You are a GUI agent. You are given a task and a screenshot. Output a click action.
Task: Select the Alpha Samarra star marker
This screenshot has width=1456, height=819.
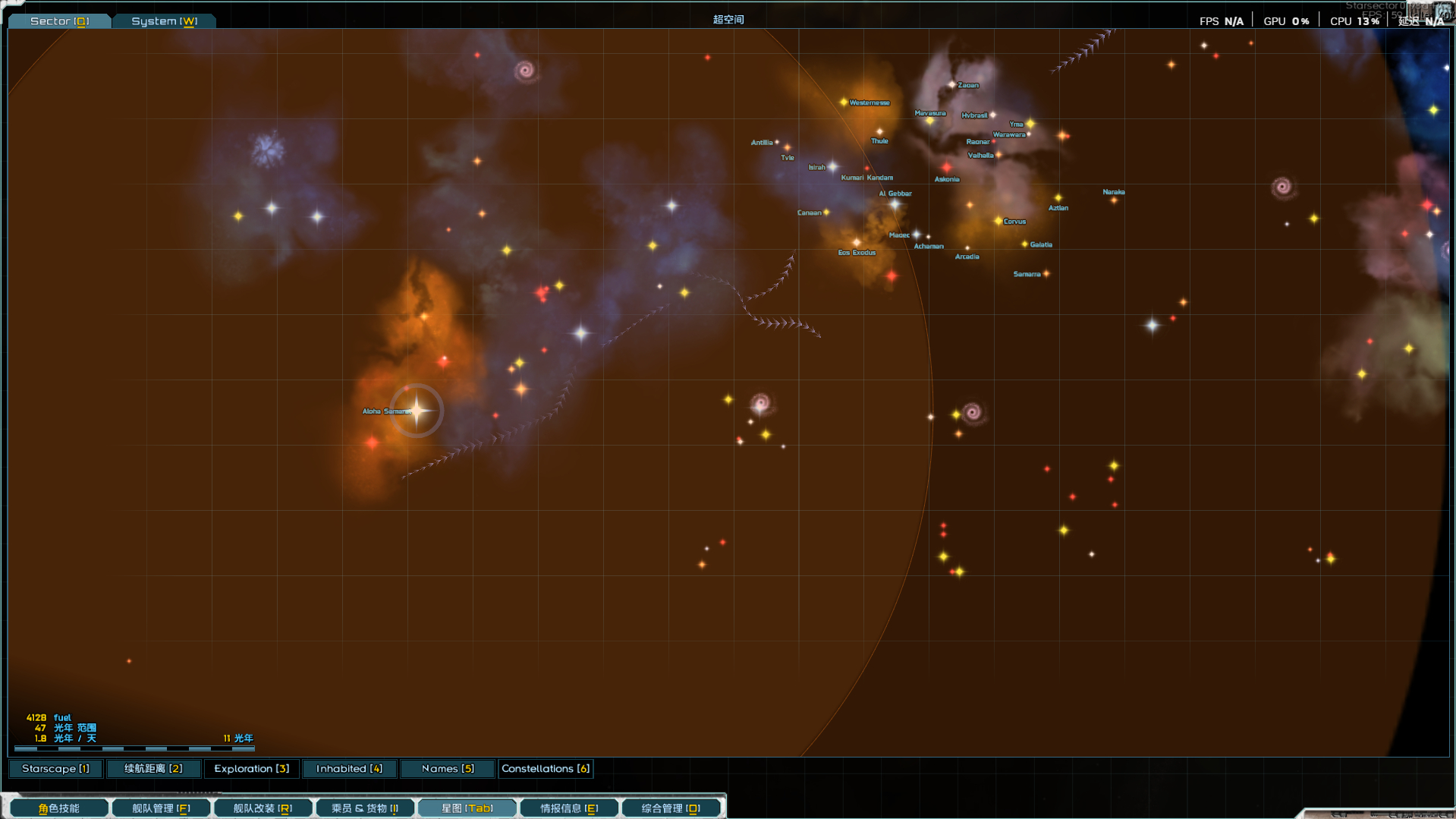point(417,411)
